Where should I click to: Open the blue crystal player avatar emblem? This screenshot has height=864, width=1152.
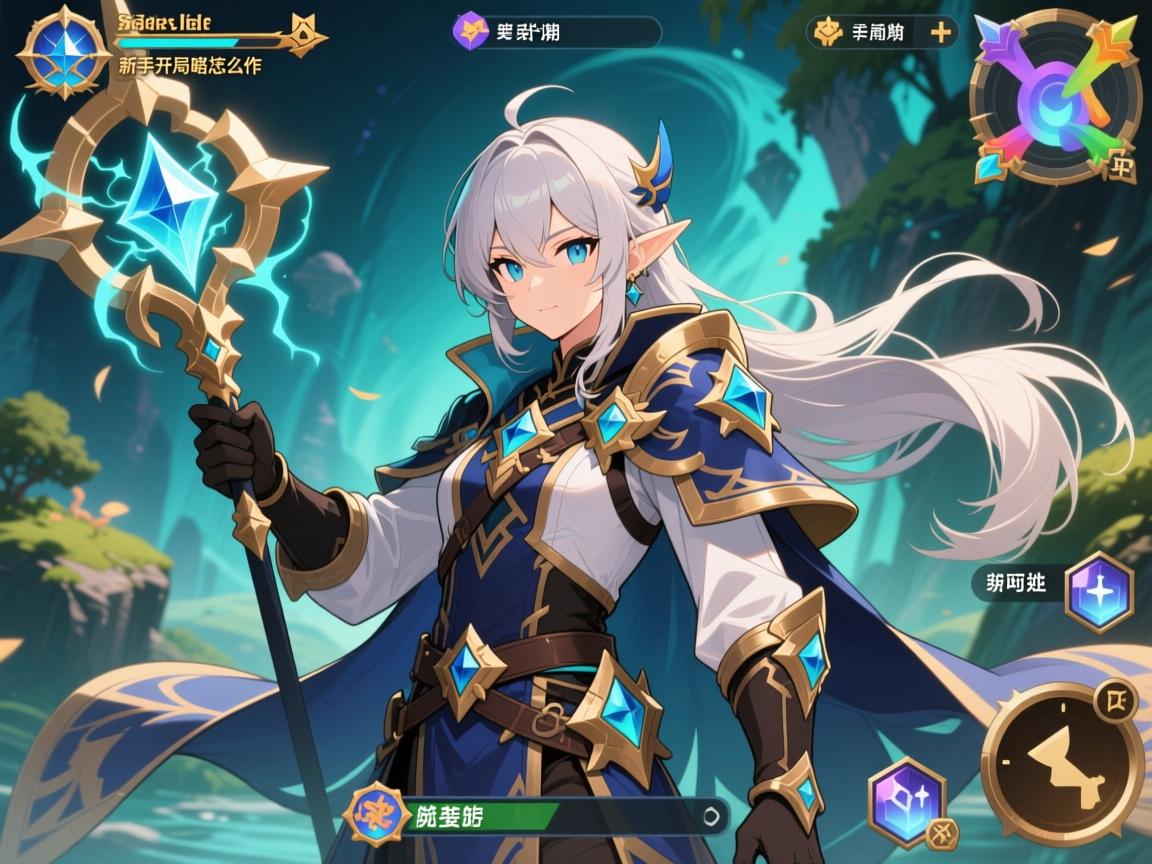tap(62, 51)
